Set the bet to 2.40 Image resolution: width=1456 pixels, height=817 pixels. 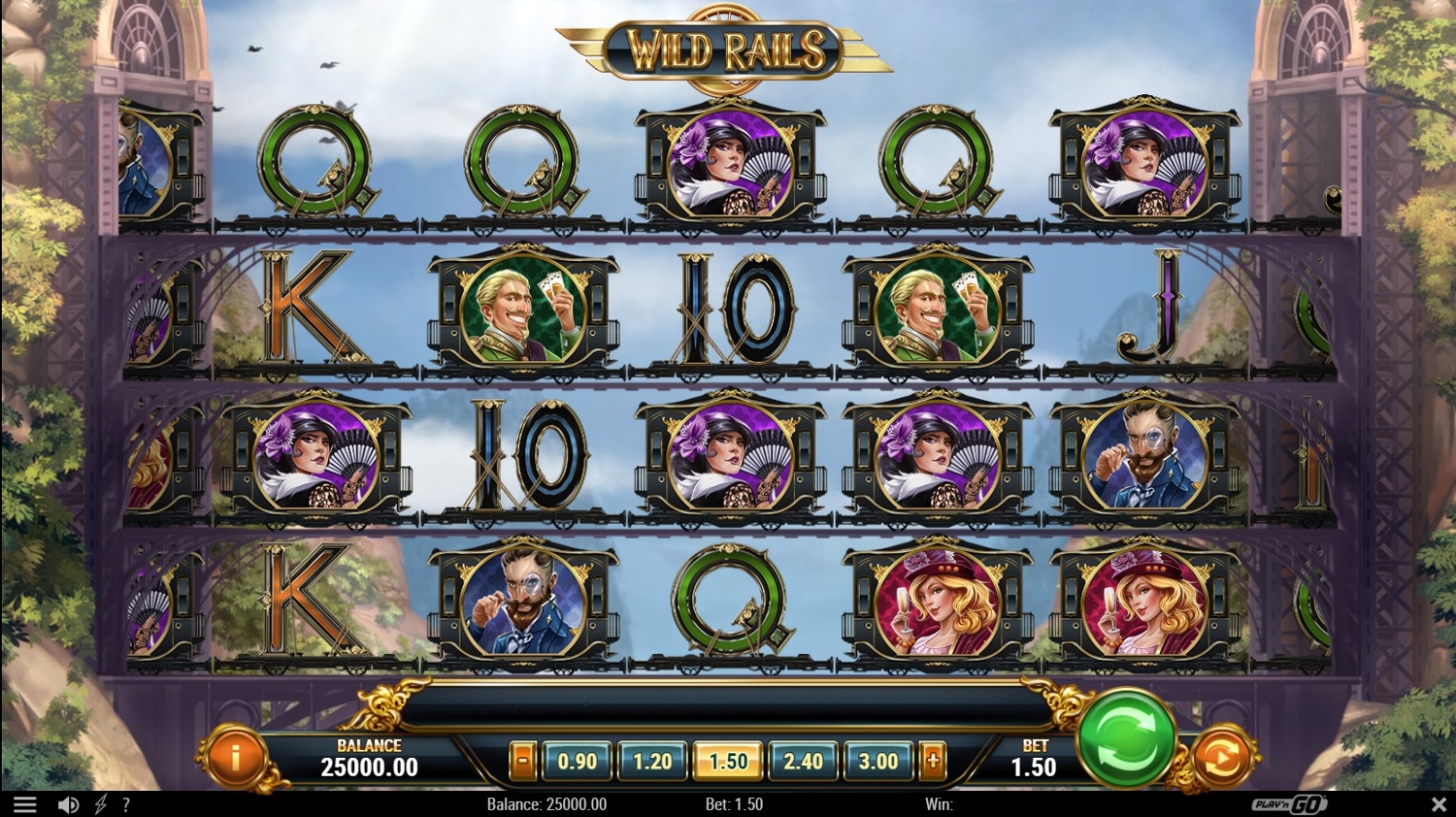tap(803, 762)
